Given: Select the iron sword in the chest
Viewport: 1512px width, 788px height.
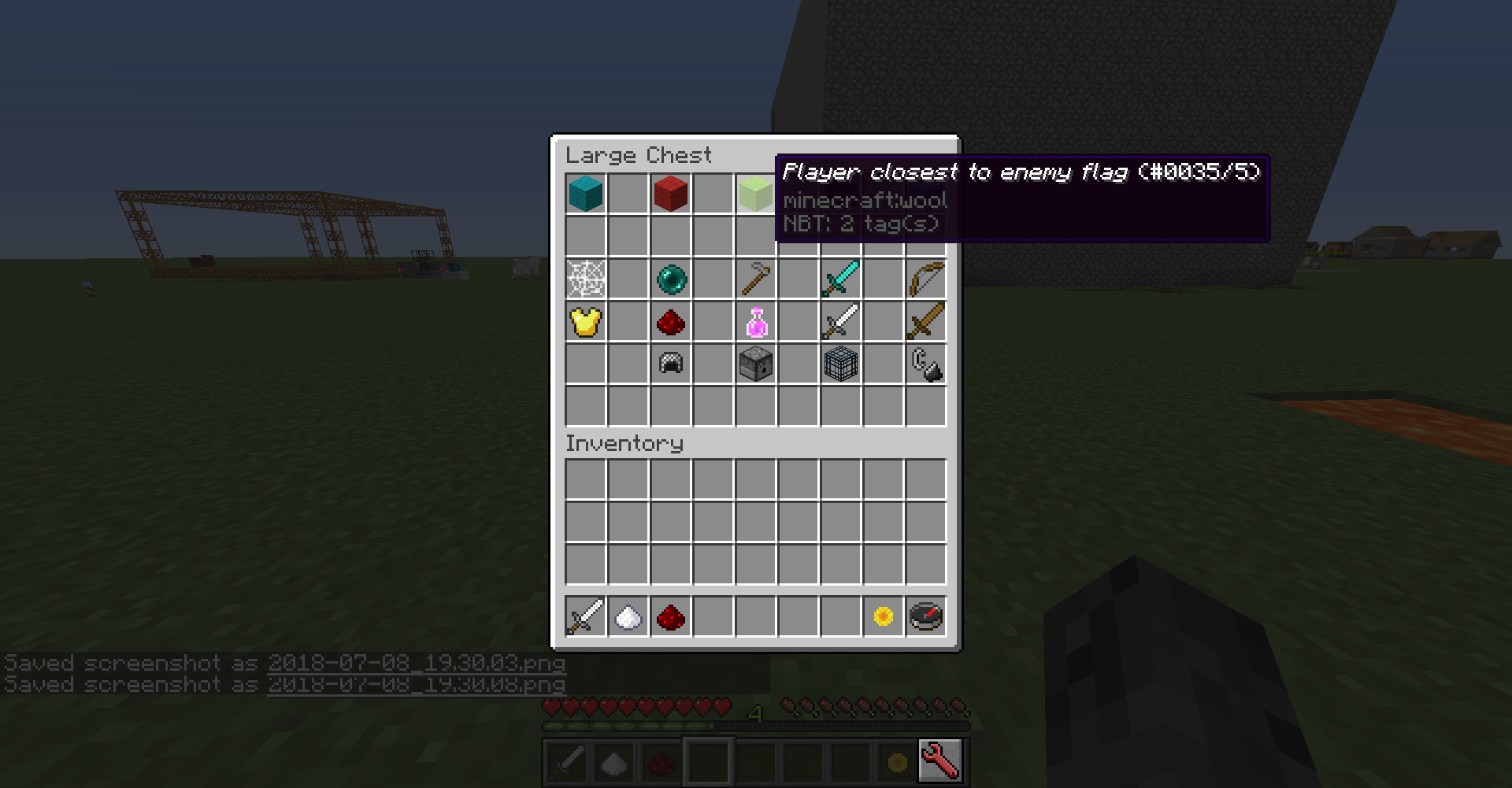Looking at the screenshot, I should coord(840,321).
